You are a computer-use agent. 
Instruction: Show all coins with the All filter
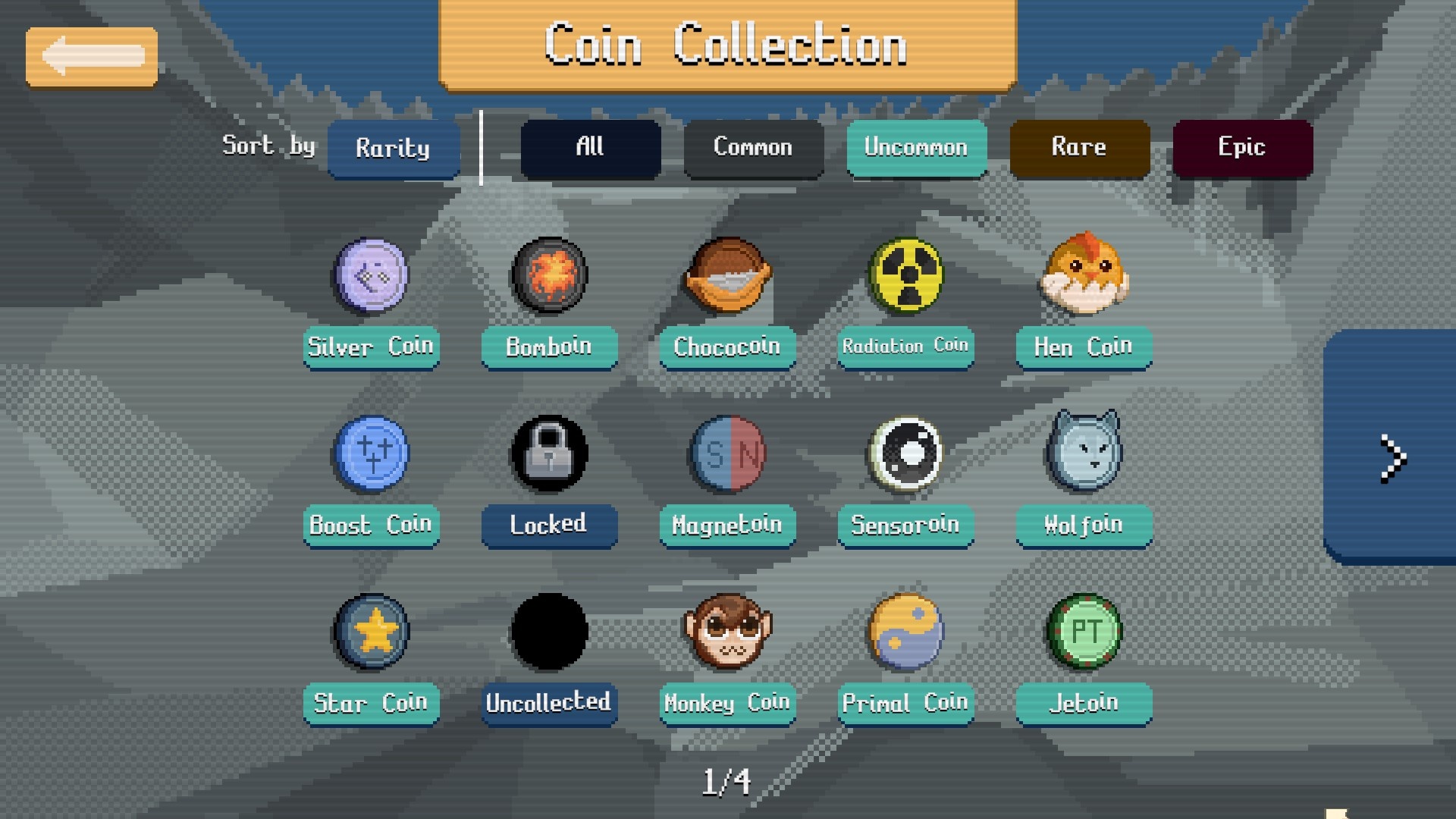(x=591, y=148)
